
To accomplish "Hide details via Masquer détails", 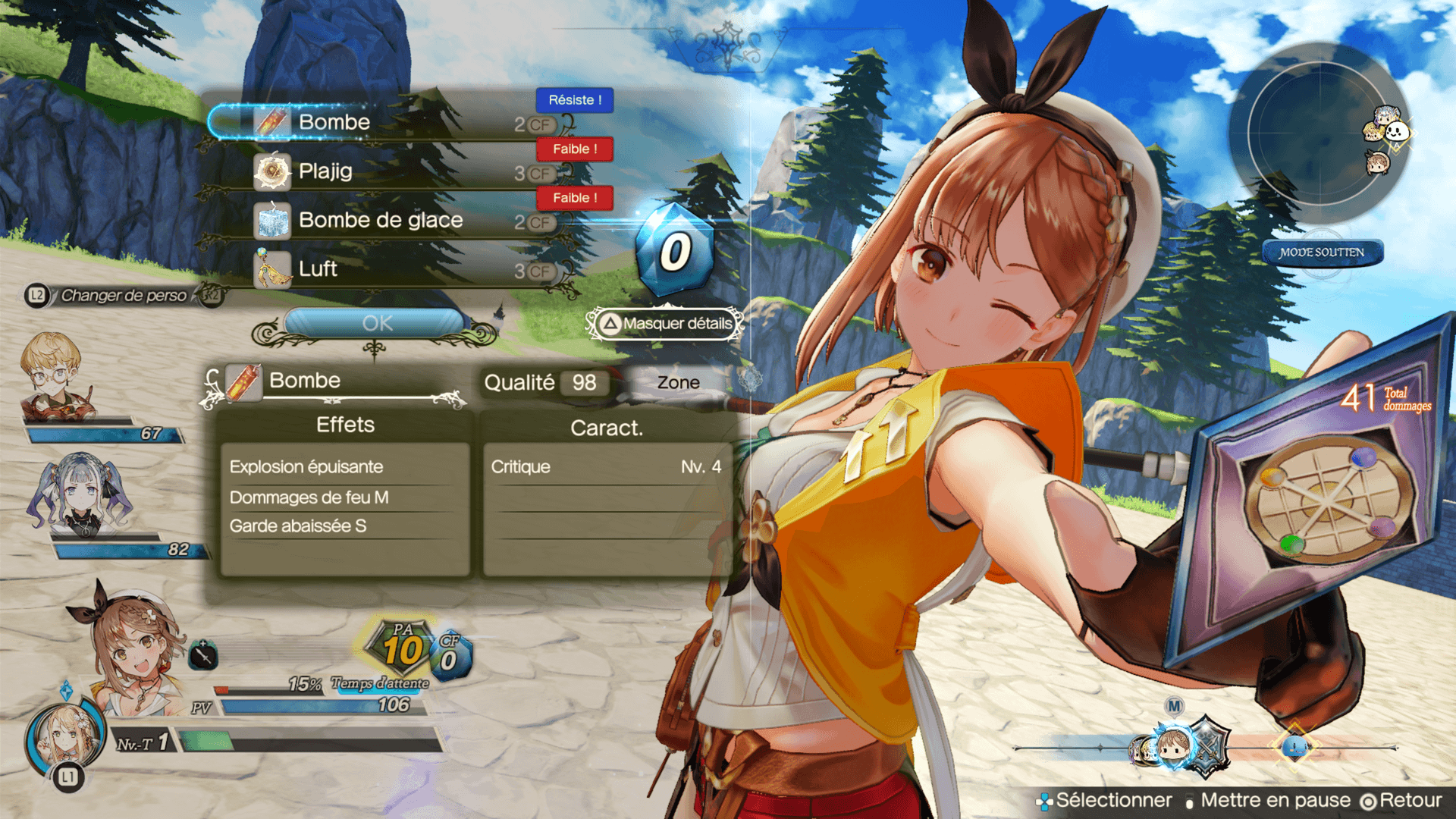I will [666, 324].
